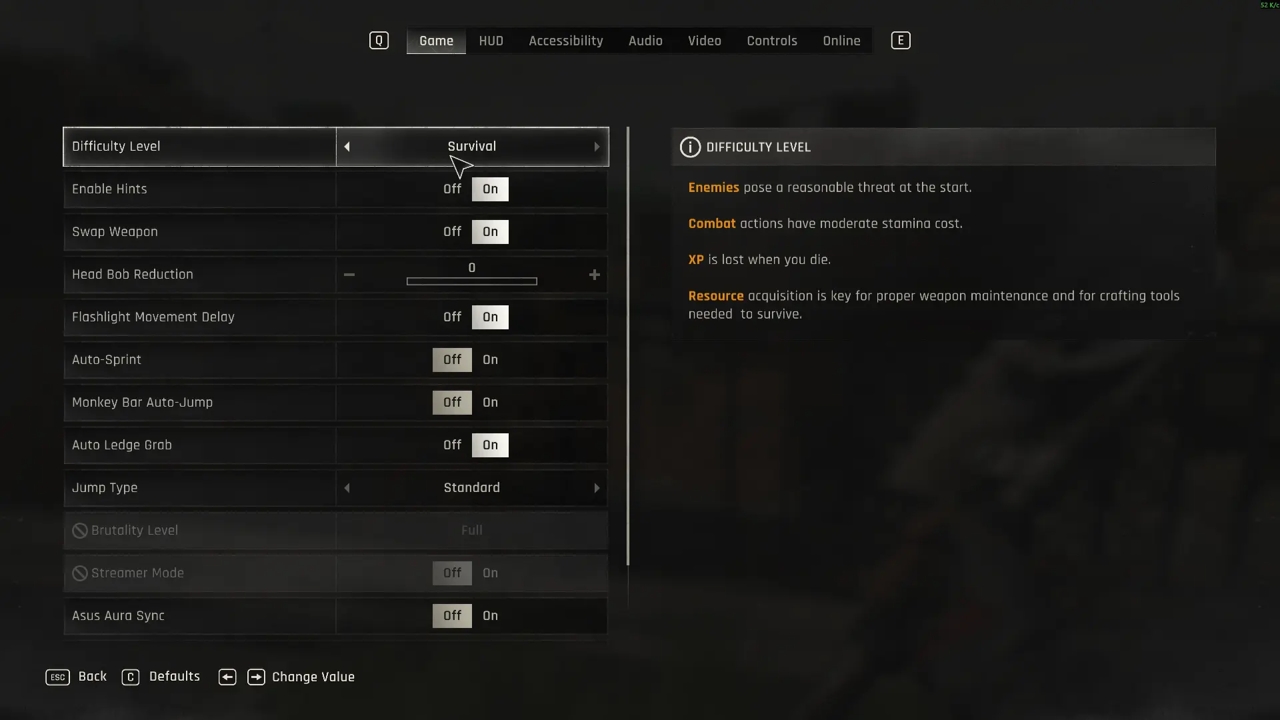Disable Flashlight Movement Delay

452,317
